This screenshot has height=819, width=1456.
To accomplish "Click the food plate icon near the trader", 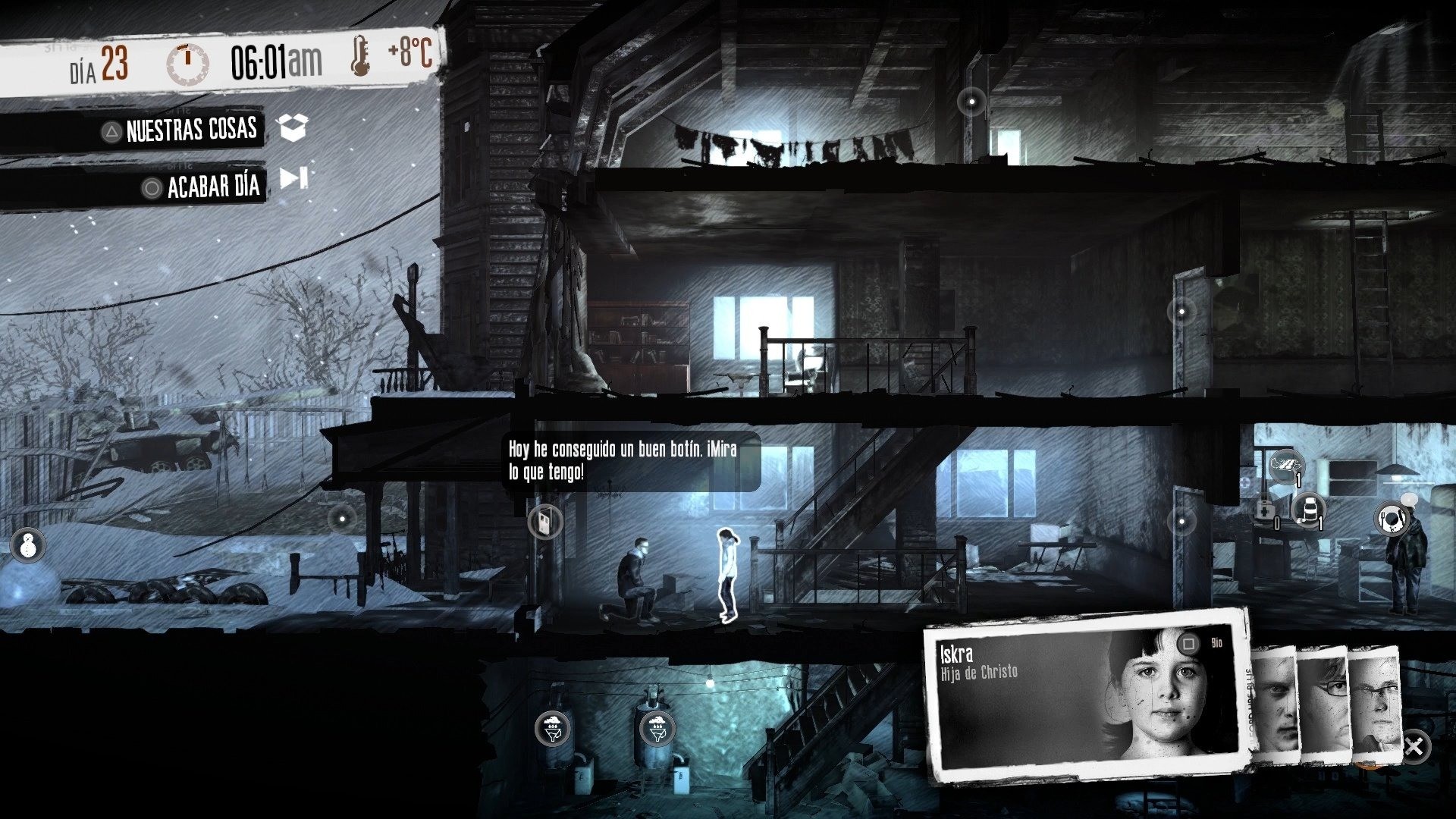I will coord(1392,518).
